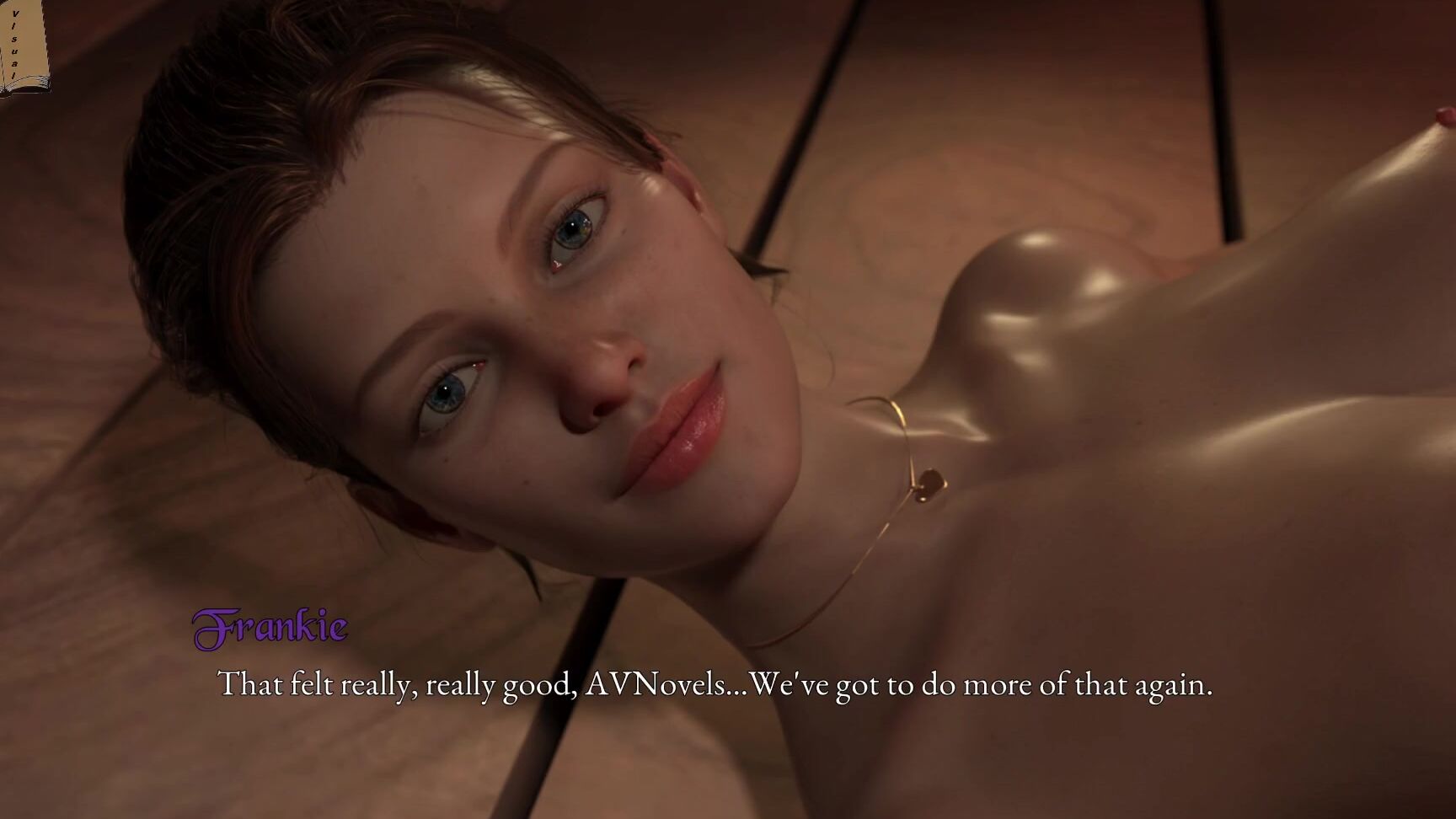Select the phrase "That felt" in dialogue
The width and height of the screenshot is (1456, 819).
pyautogui.click(x=274, y=684)
